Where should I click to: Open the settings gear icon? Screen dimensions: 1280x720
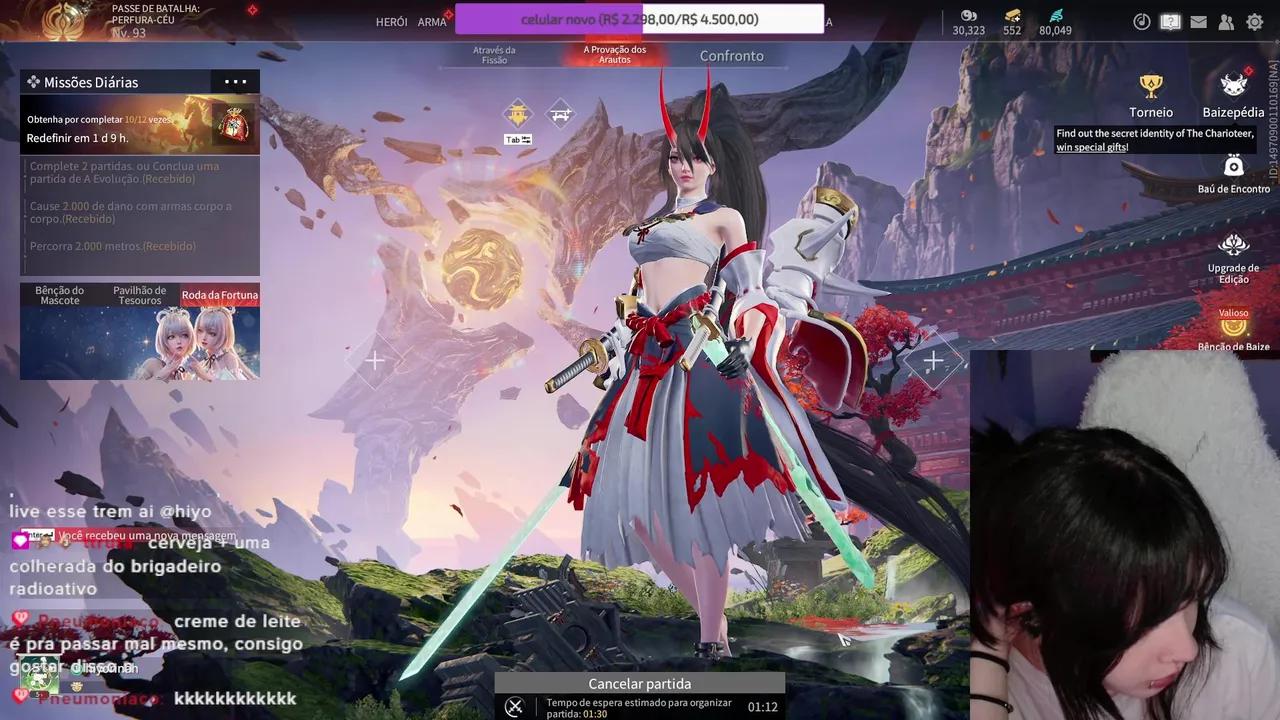click(x=1255, y=22)
